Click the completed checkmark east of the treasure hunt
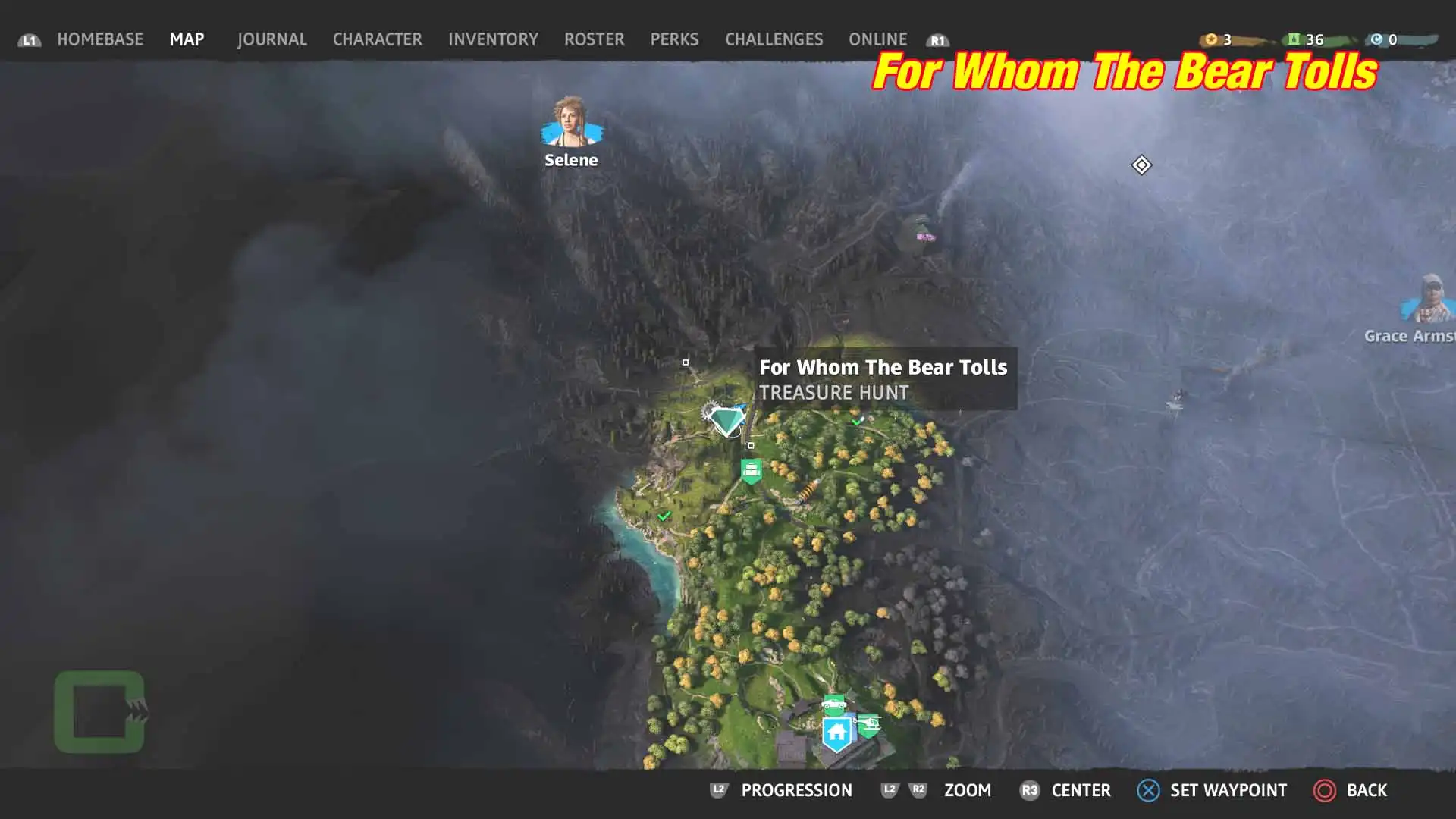Viewport: 1456px width, 819px height. [857, 422]
